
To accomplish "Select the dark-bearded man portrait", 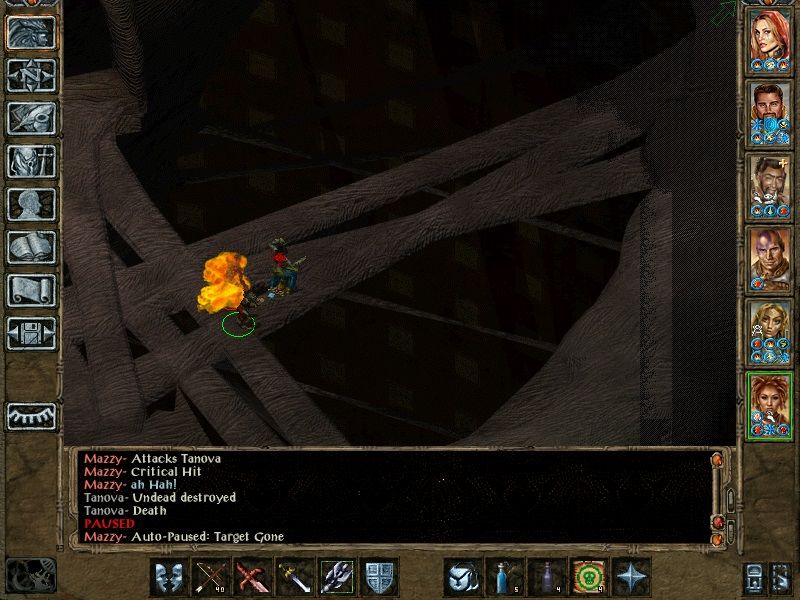I will [771, 113].
